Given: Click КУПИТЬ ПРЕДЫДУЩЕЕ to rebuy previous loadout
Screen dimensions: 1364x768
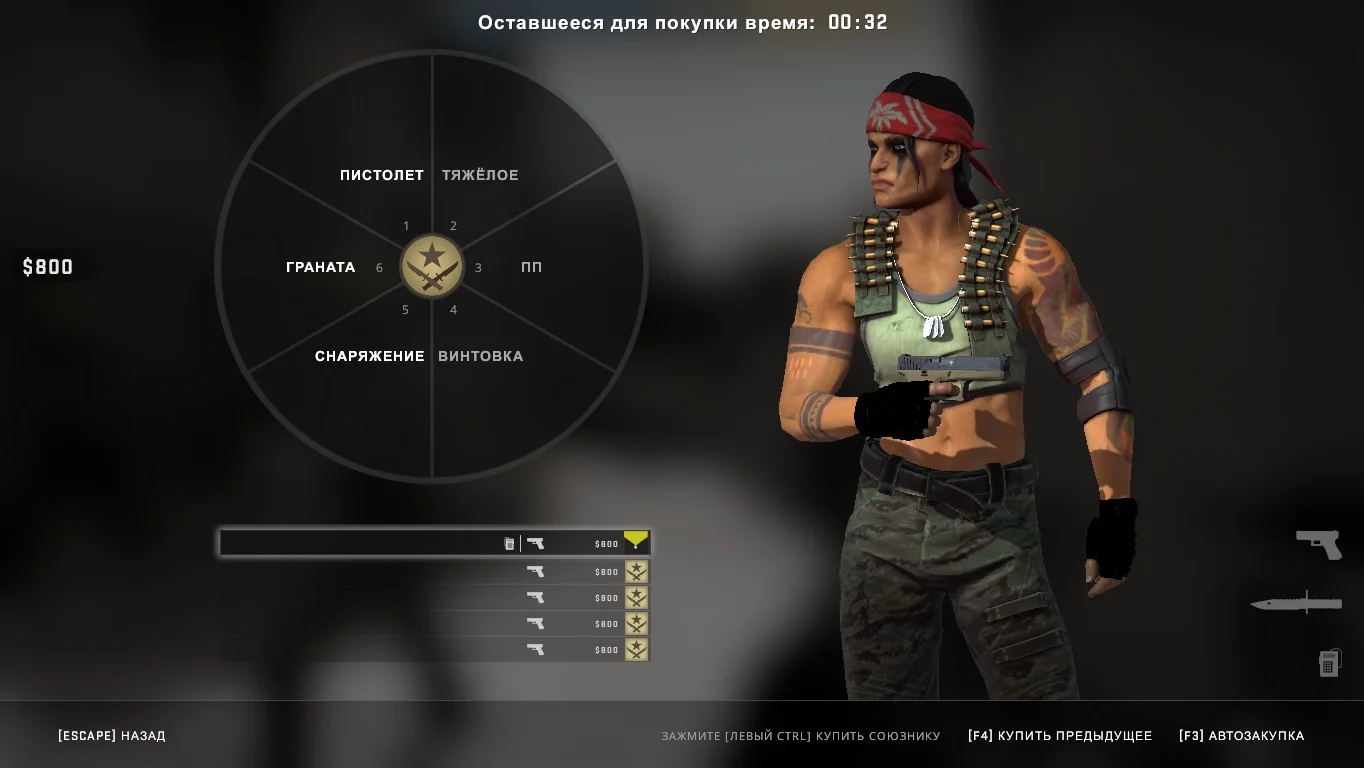Looking at the screenshot, I should point(1060,736).
